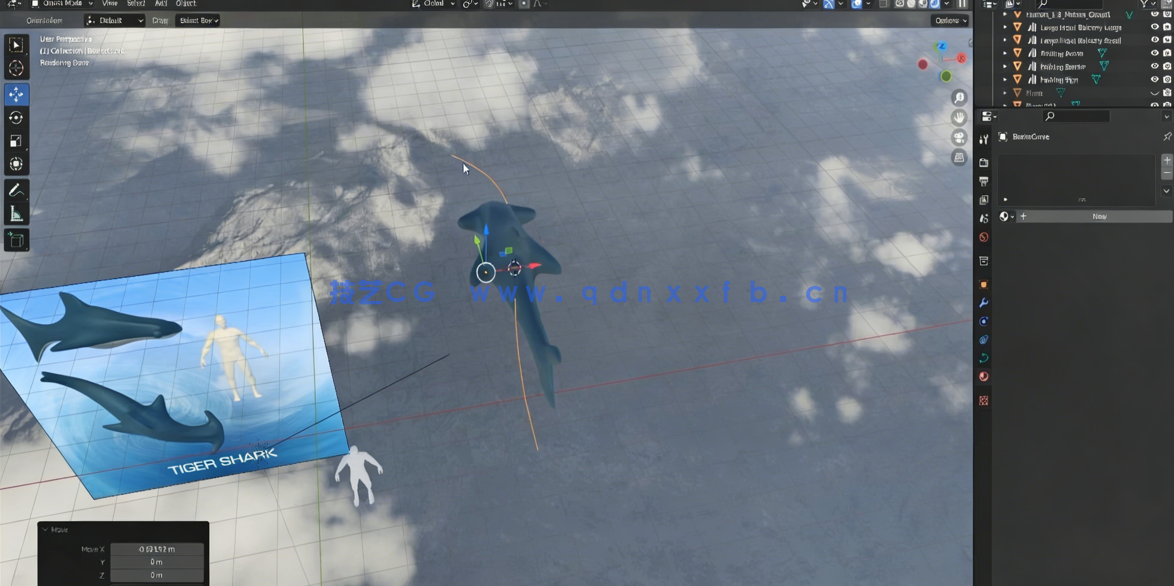1174x586 pixels.
Task: Select the Annotate pencil tool
Action: click(16, 190)
